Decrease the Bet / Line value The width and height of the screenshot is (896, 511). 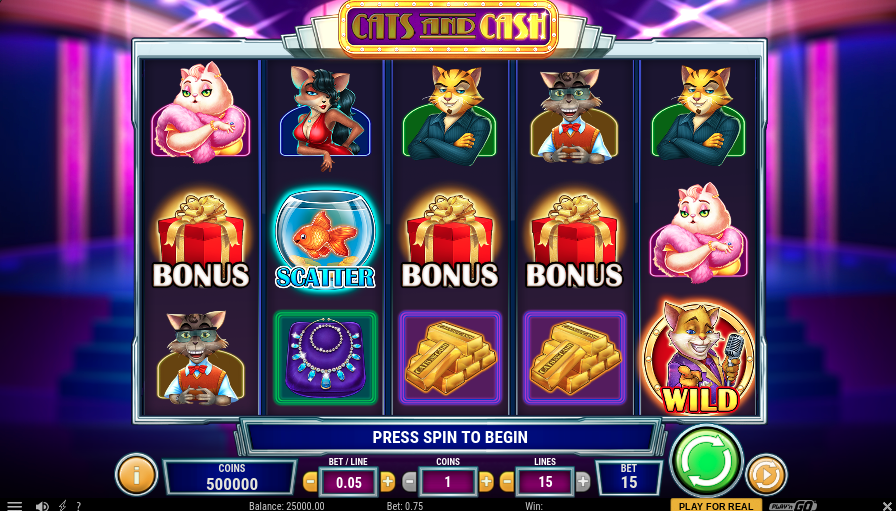tap(310, 482)
